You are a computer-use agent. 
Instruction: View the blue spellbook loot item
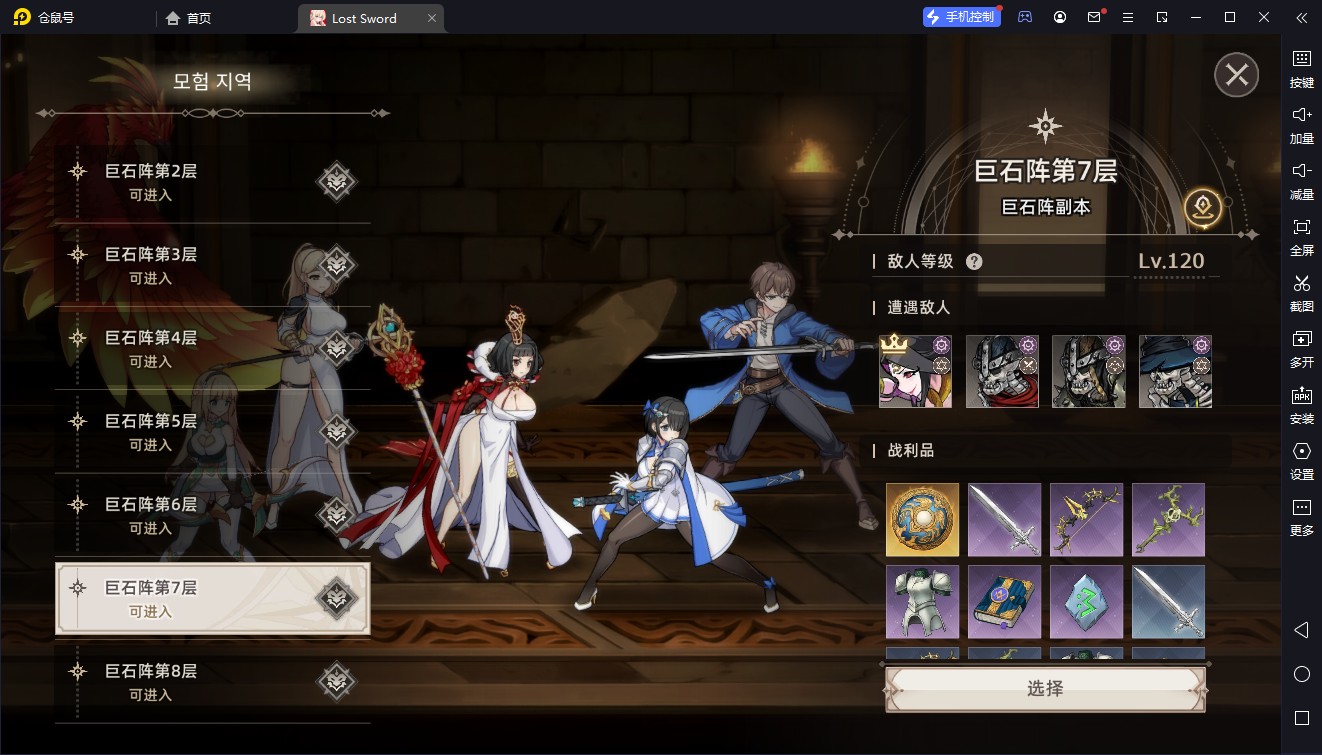[1004, 602]
